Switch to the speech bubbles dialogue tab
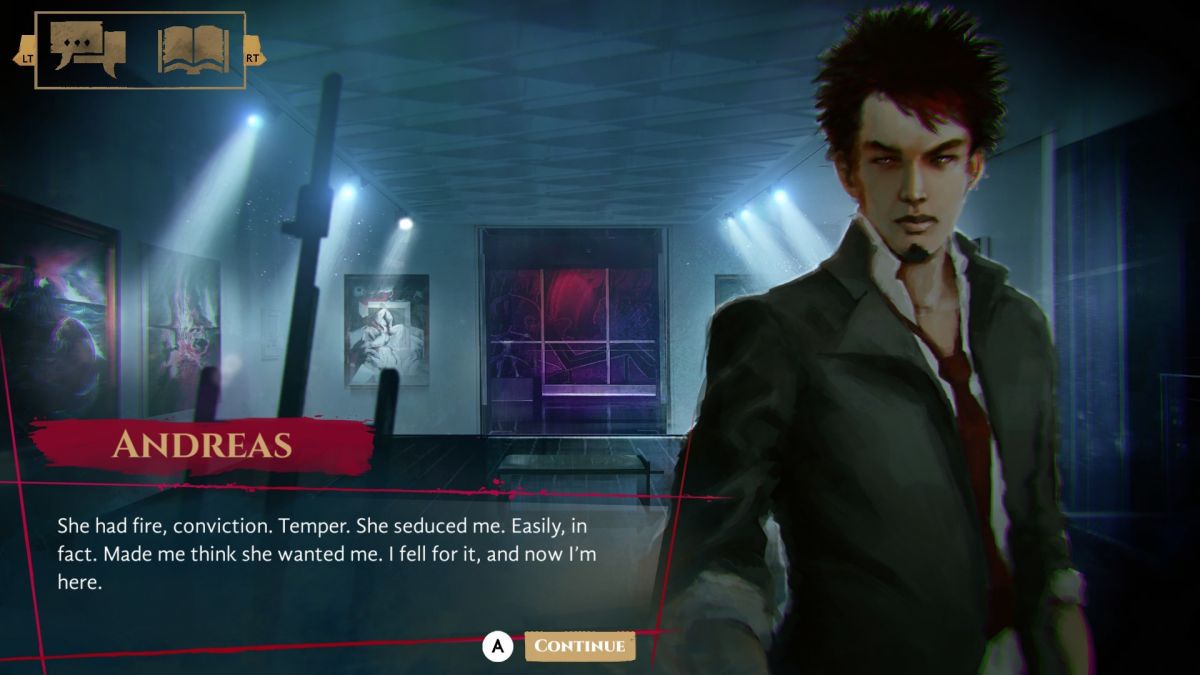Screen dimensions: 1200x675 [88, 49]
